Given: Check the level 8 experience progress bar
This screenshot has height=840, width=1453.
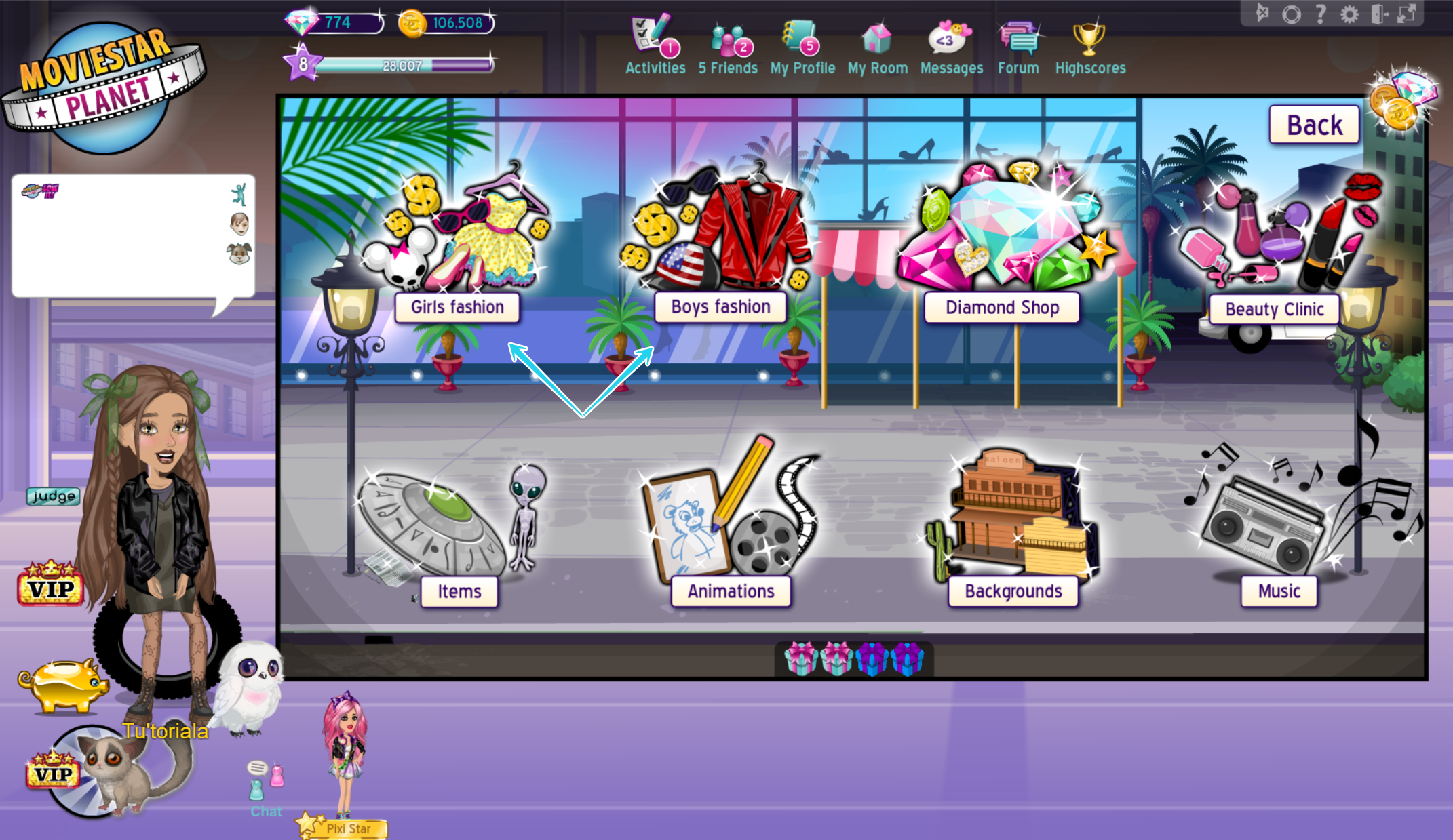Looking at the screenshot, I should [404, 65].
